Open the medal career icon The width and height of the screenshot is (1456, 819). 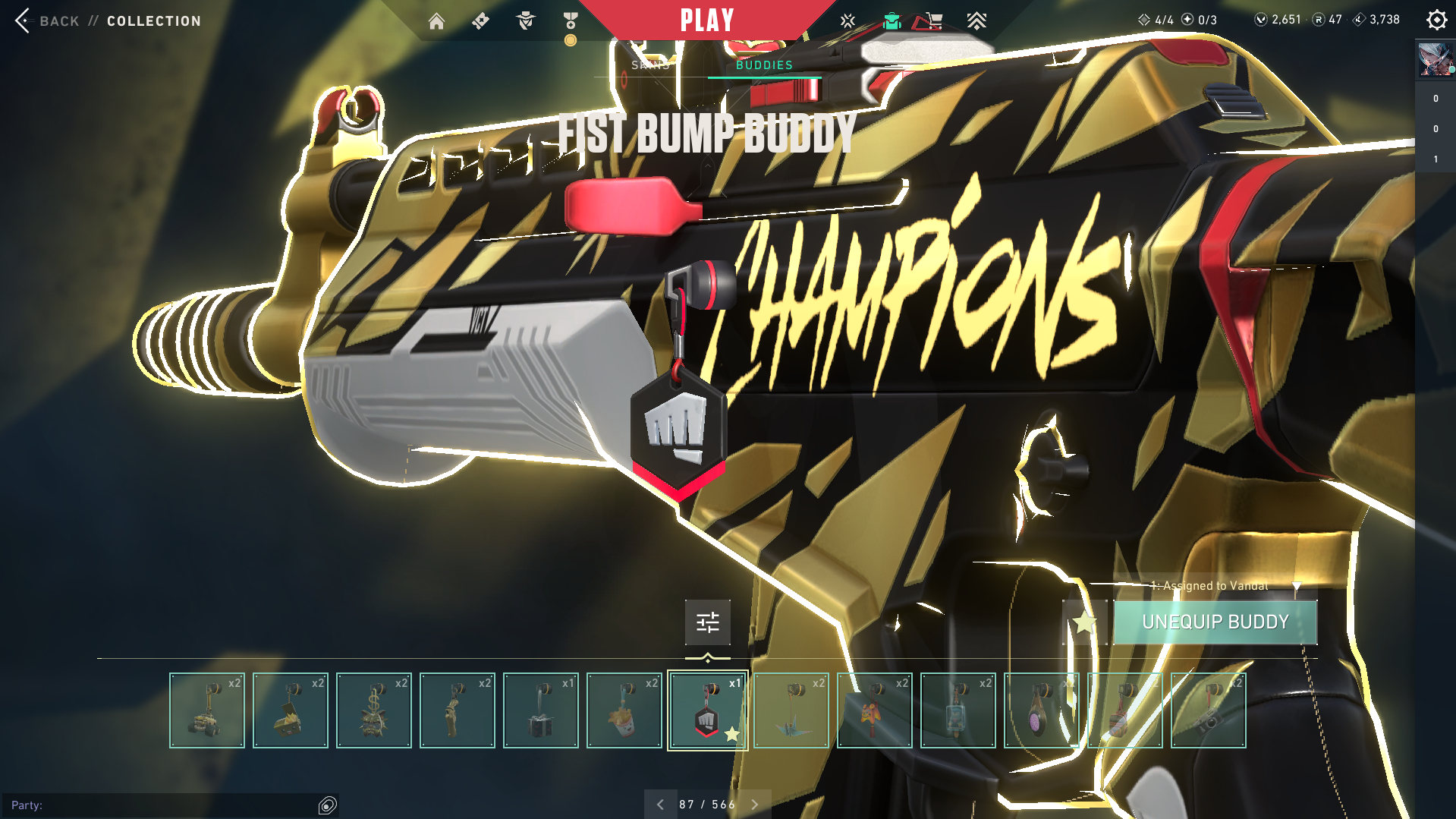[571, 21]
